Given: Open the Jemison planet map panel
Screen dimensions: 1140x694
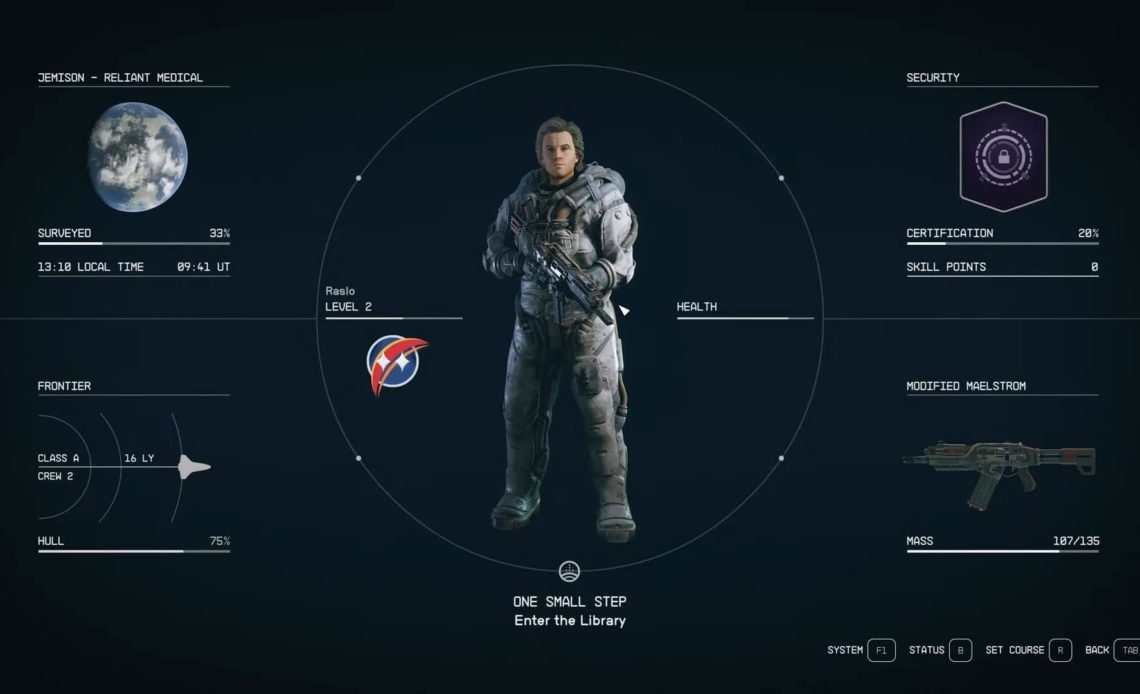Looking at the screenshot, I should (137, 157).
